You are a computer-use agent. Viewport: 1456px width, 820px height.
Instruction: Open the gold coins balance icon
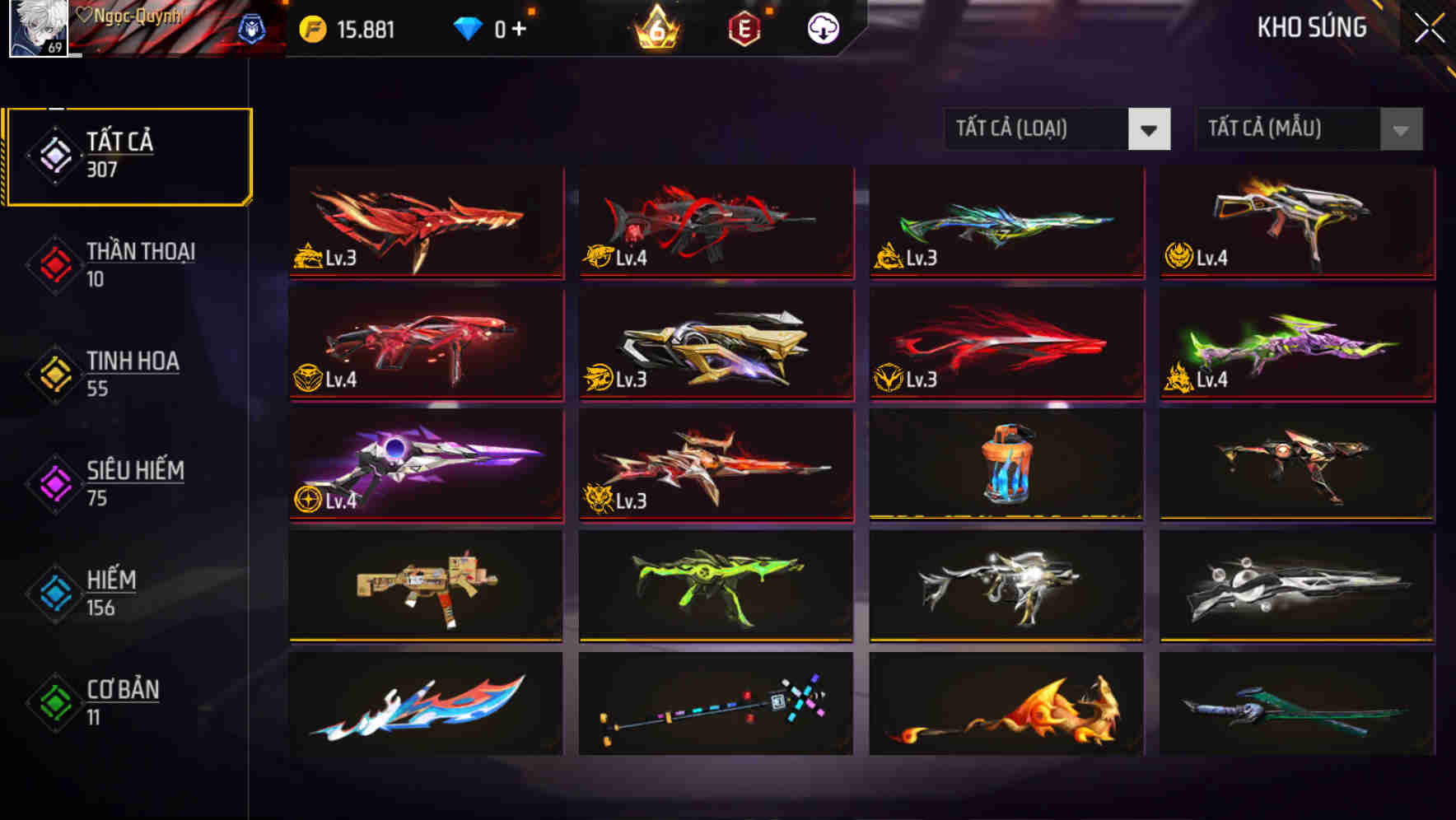coord(312,29)
